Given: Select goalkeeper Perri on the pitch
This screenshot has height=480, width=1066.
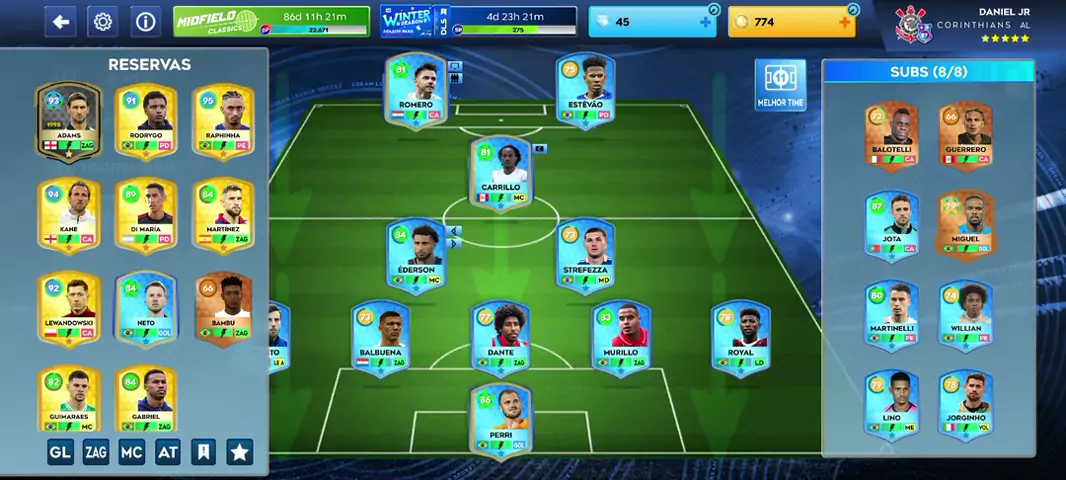Looking at the screenshot, I should coord(501,420).
